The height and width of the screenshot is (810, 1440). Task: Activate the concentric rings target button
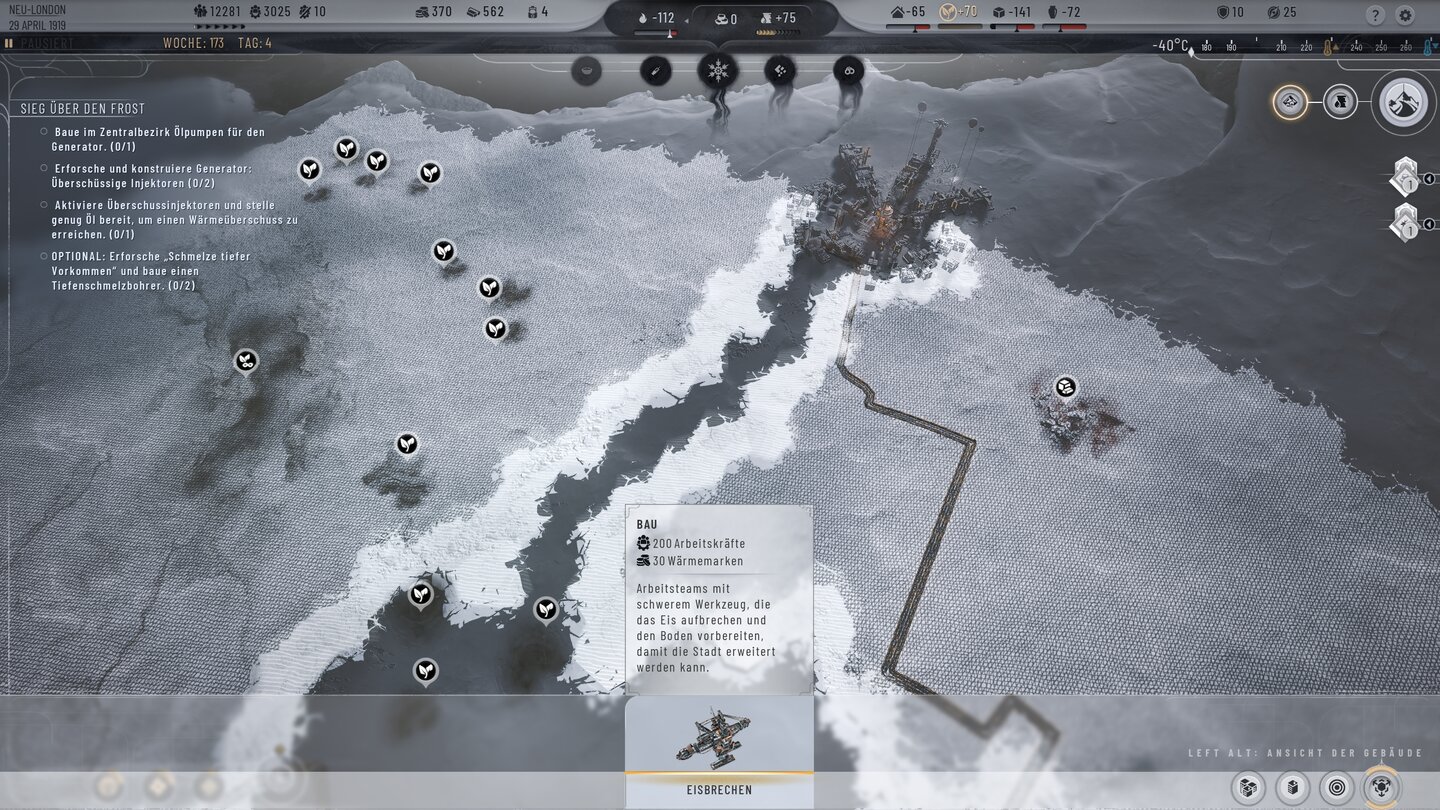[1337, 787]
